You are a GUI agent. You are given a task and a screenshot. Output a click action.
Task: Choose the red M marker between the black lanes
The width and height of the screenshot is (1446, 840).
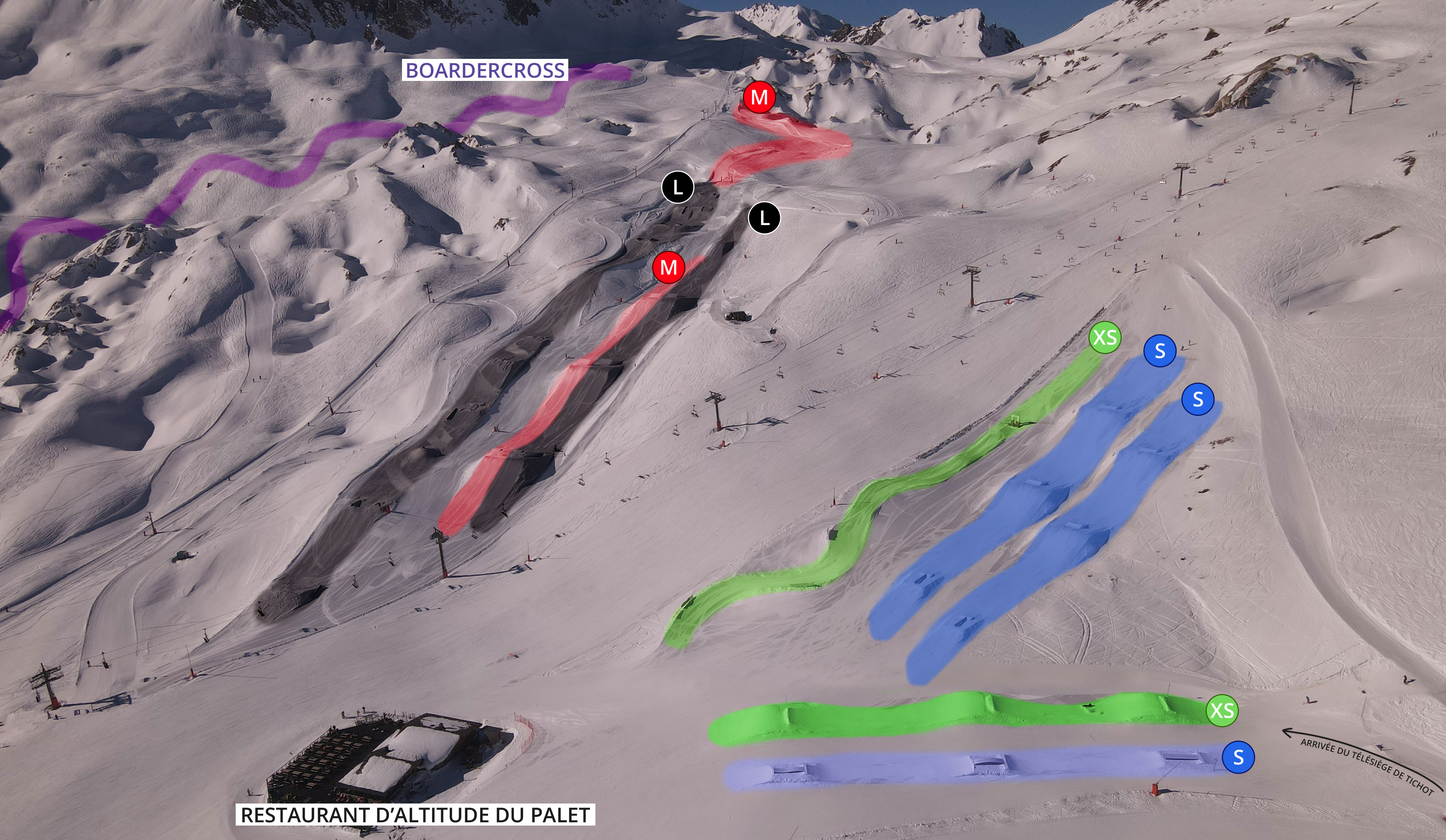(668, 267)
